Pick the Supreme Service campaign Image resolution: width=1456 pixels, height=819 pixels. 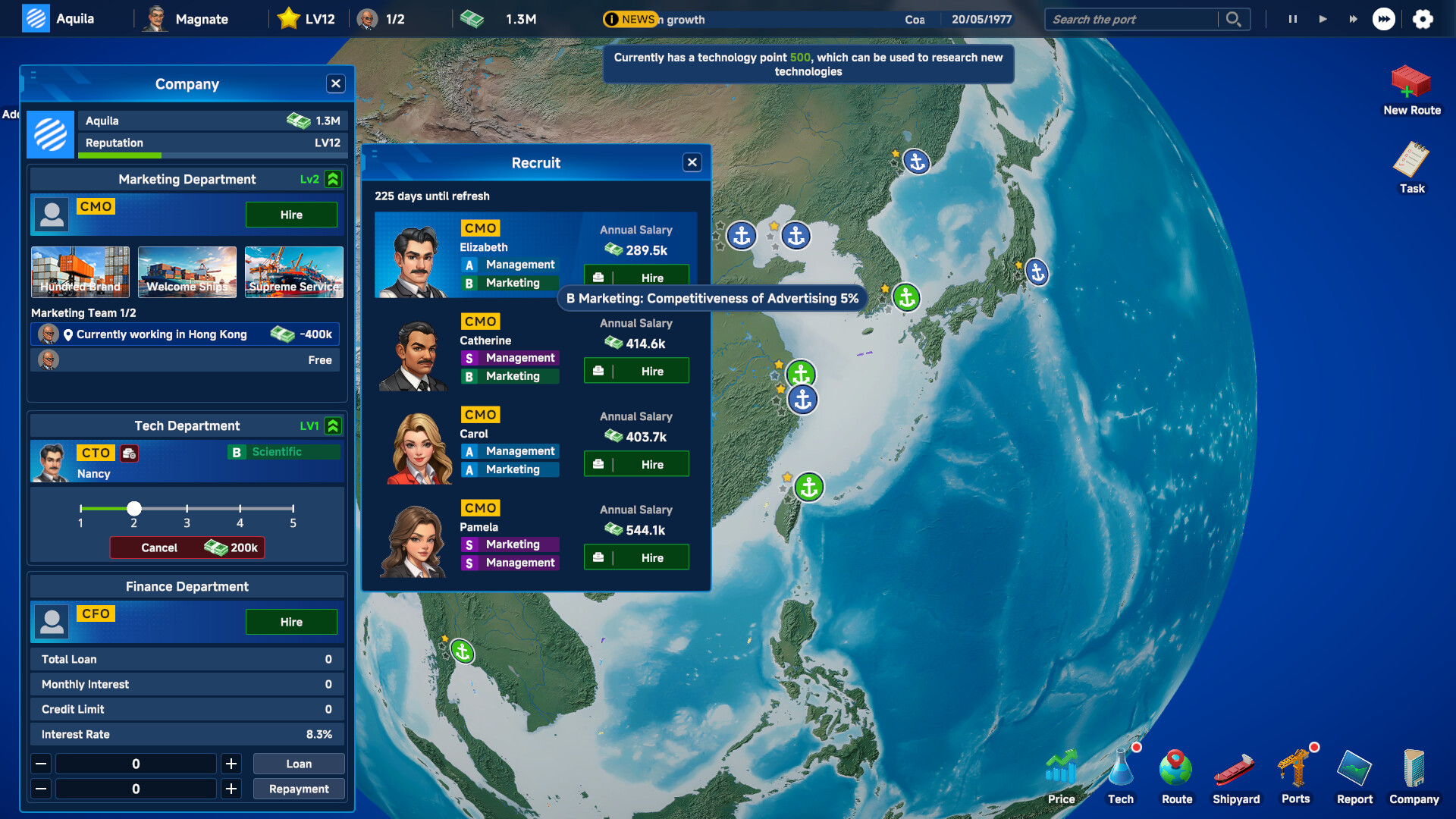[x=294, y=271]
